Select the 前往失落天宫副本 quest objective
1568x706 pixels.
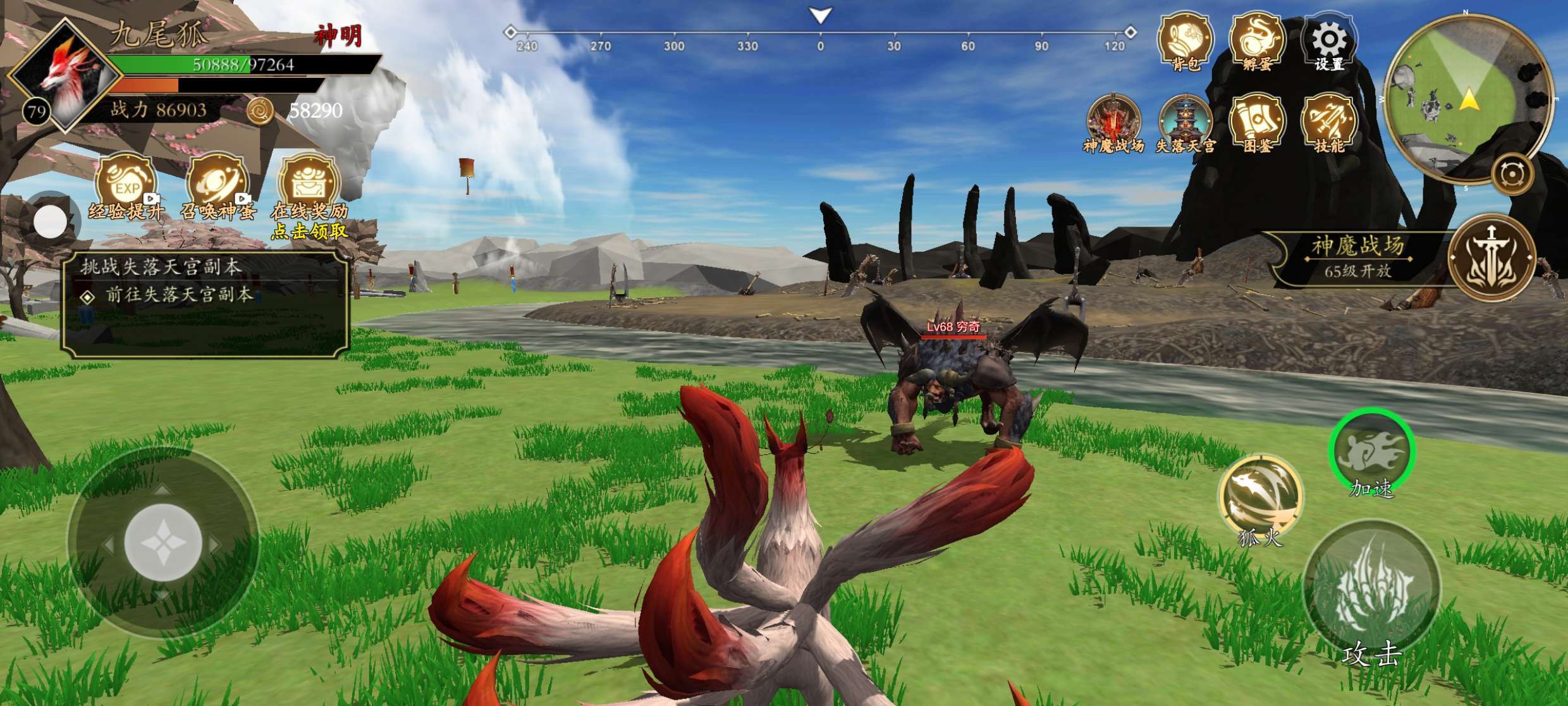point(180,295)
